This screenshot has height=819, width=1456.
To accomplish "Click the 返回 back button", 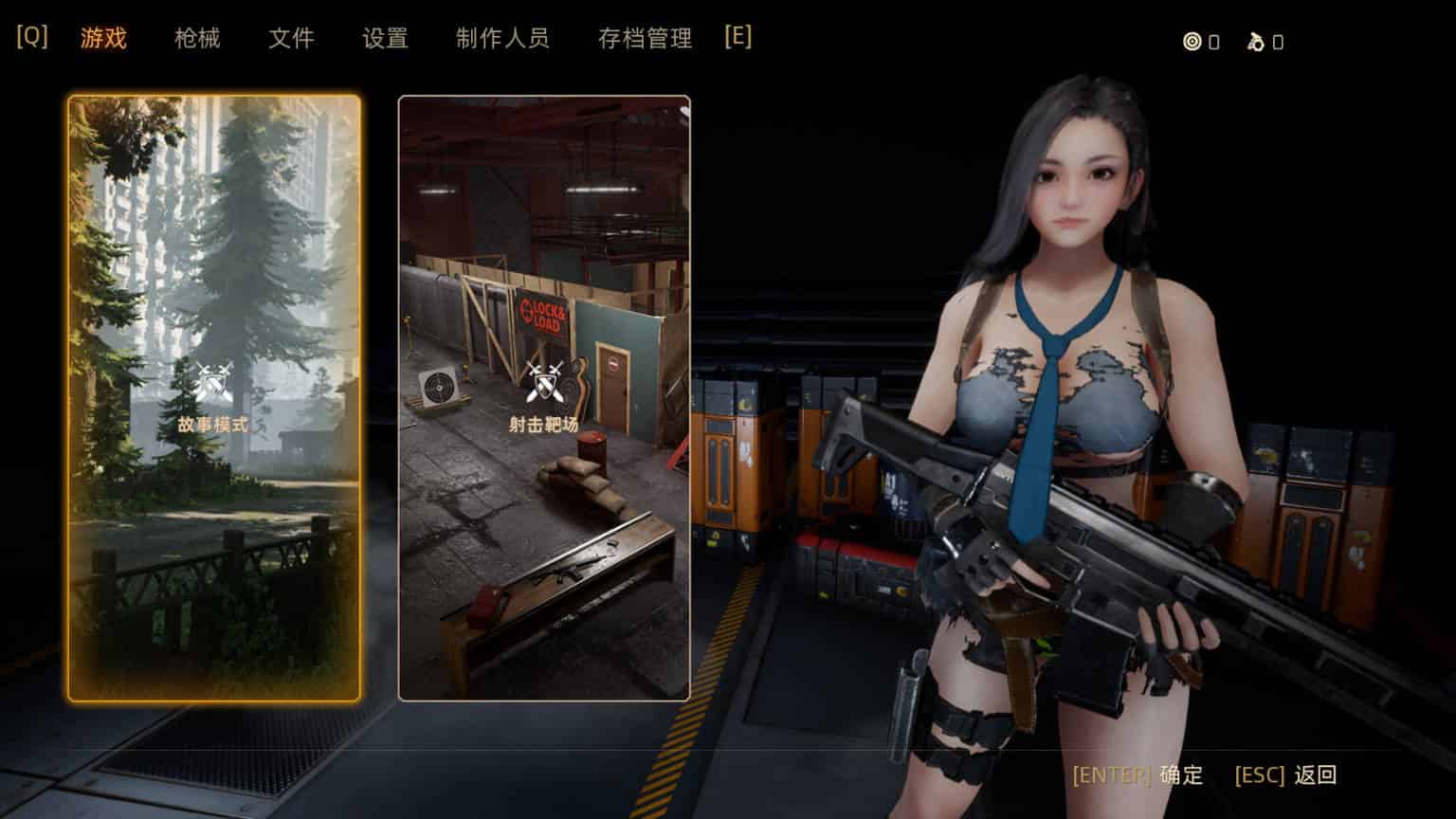I will pyautogui.click(x=1315, y=775).
